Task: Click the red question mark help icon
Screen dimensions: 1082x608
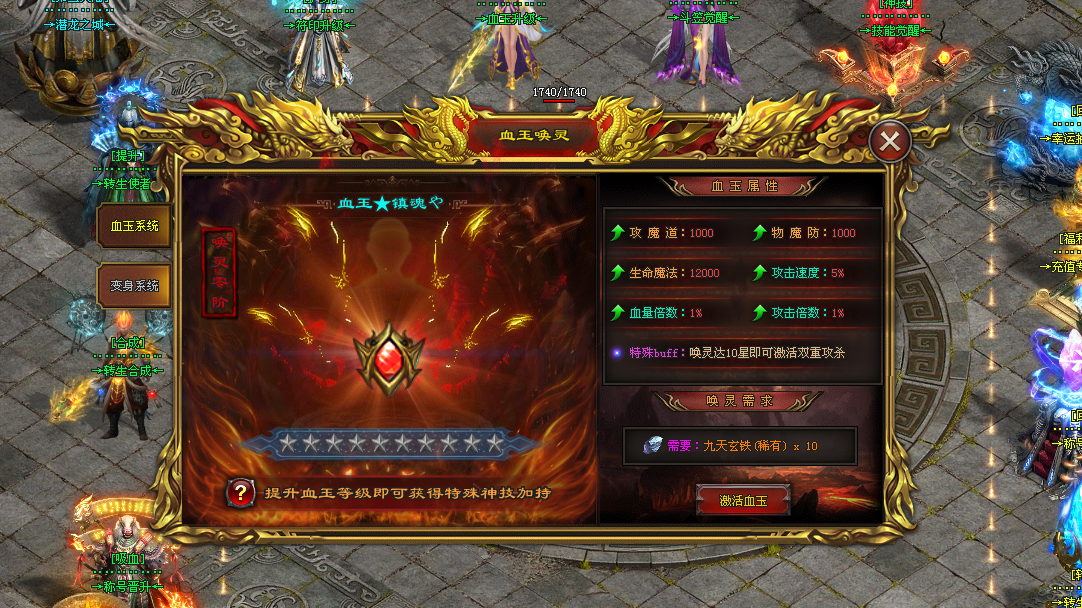Action: pos(239,492)
